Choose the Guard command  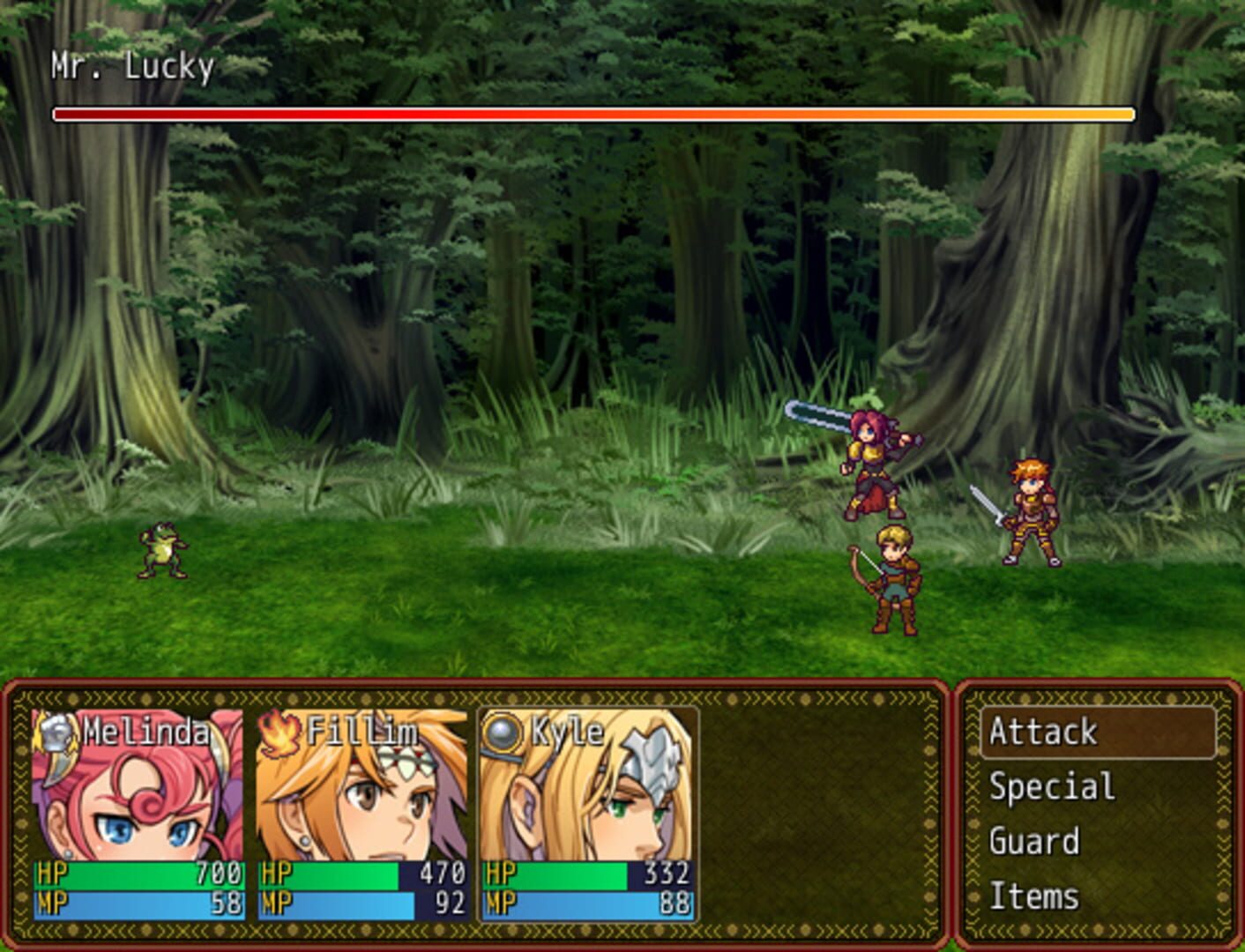(1036, 841)
